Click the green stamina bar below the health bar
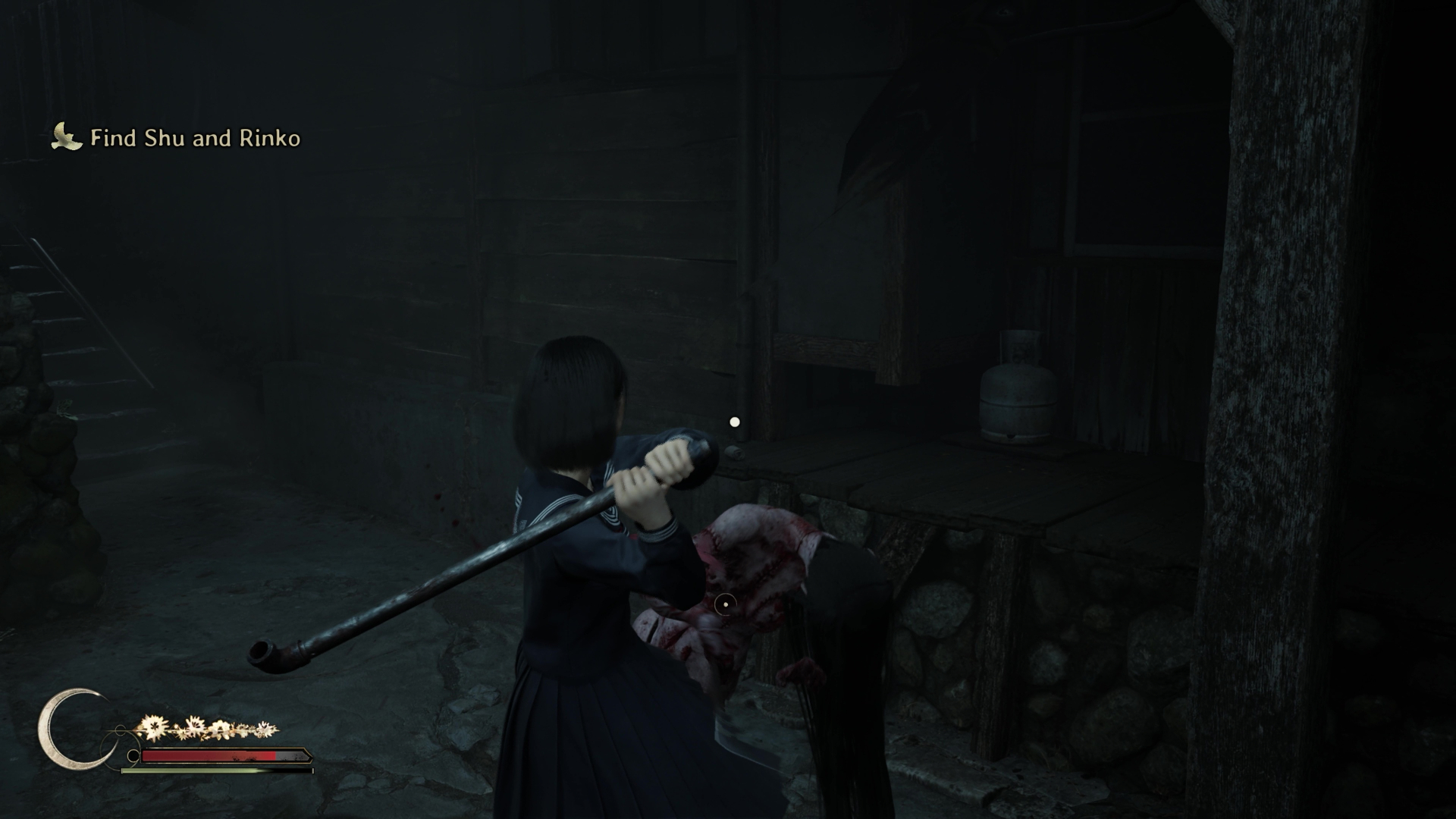 point(193,770)
